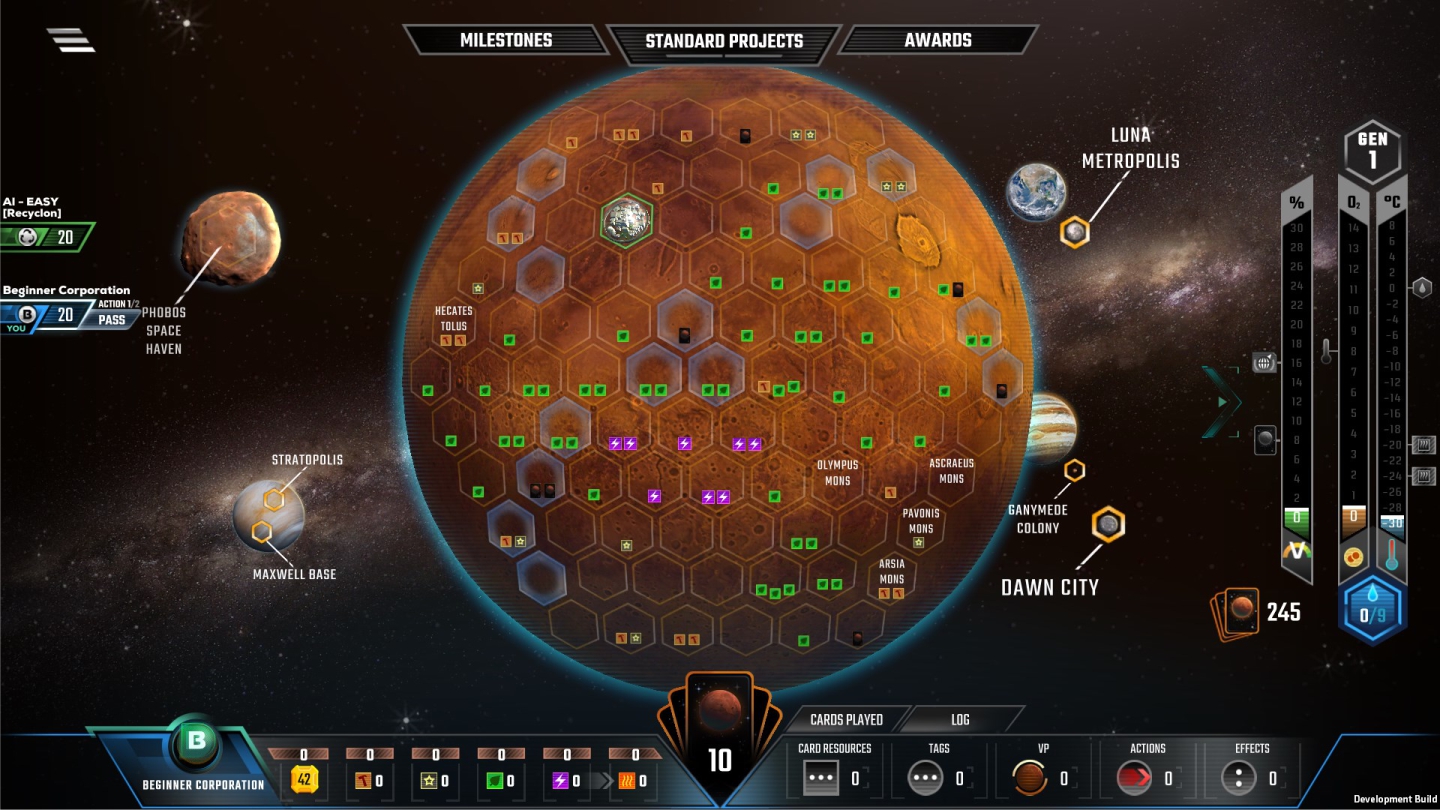Expand the side panel chevron arrow
The width and height of the screenshot is (1440, 810).
(x=1222, y=402)
